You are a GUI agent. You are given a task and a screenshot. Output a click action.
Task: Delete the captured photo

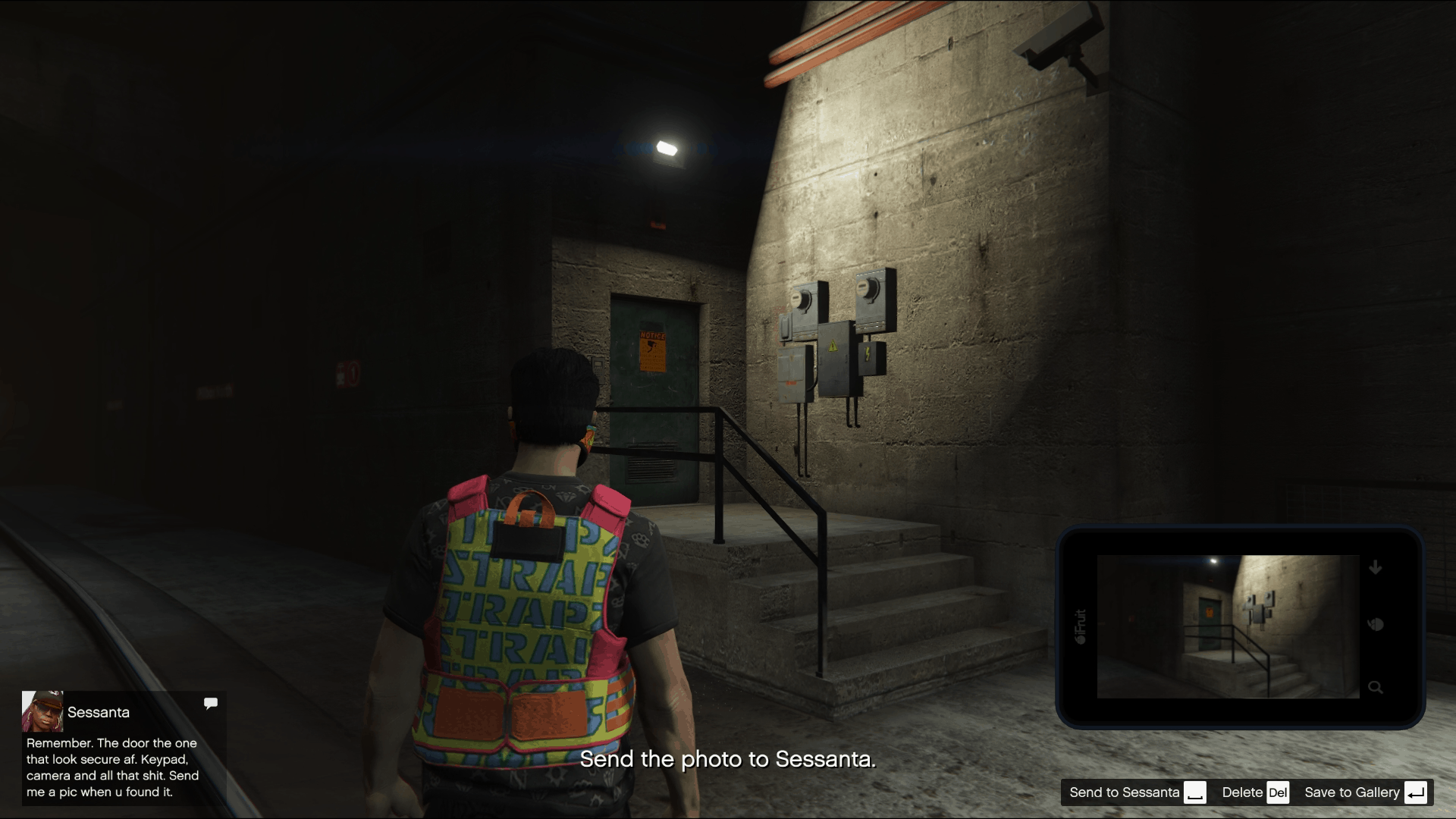pyautogui.click(x=1241, y=792)
